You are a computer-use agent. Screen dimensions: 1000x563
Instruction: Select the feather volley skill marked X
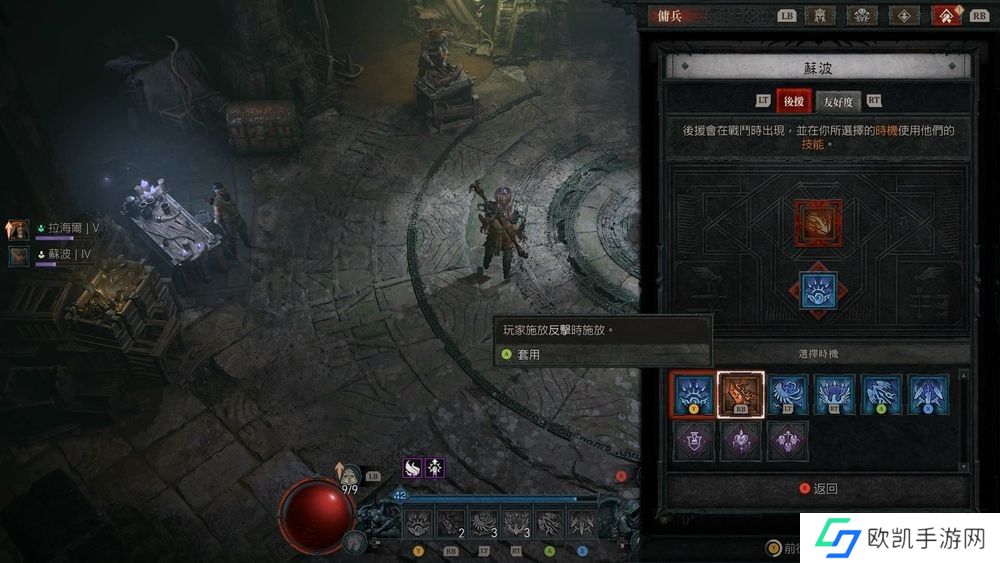[928, 394]
